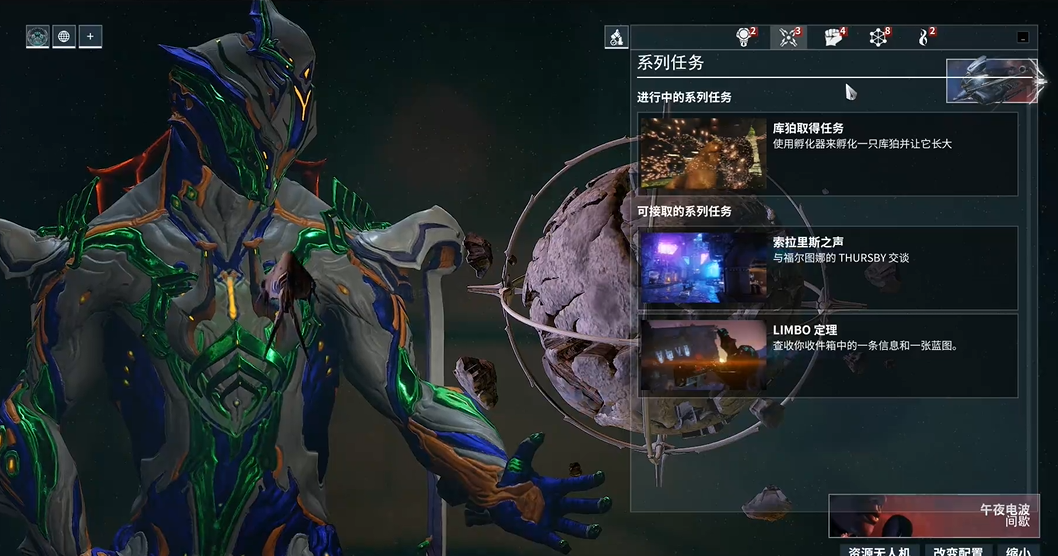
Task: Open the flame-symbol tab with badge 2
Action: tap(925, 38)
